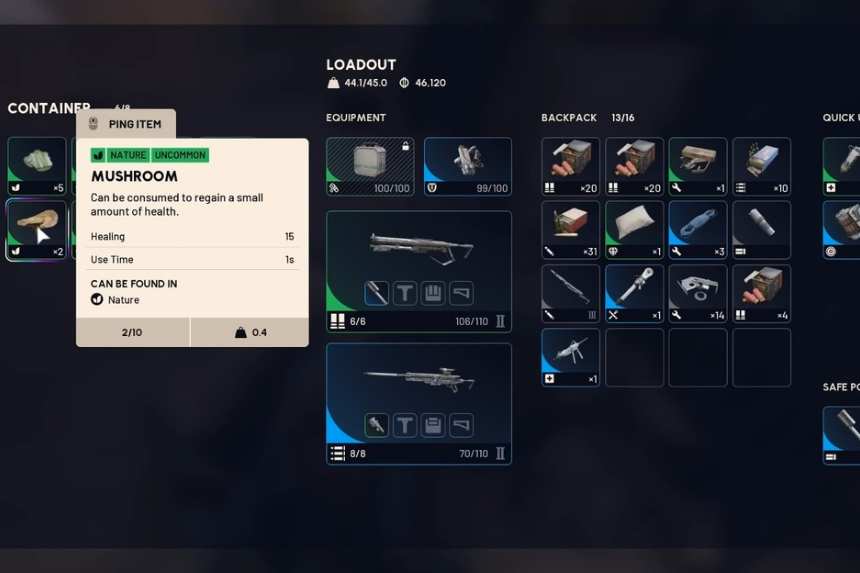The height and width of the screenshot is (573, 860).
Task: Select the shotgun shells stack of ×4
Action: click(761, 293)
